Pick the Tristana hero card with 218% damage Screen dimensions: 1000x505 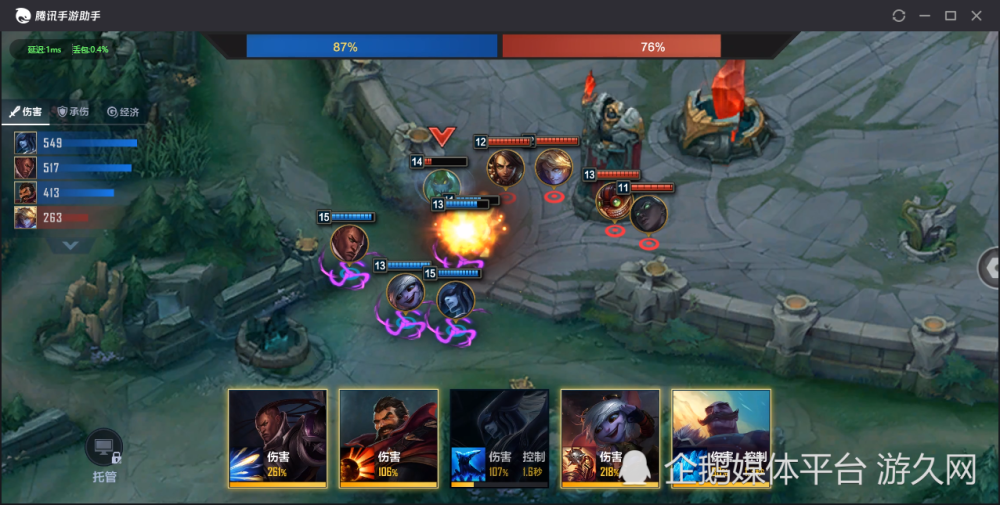coord(610,438)
